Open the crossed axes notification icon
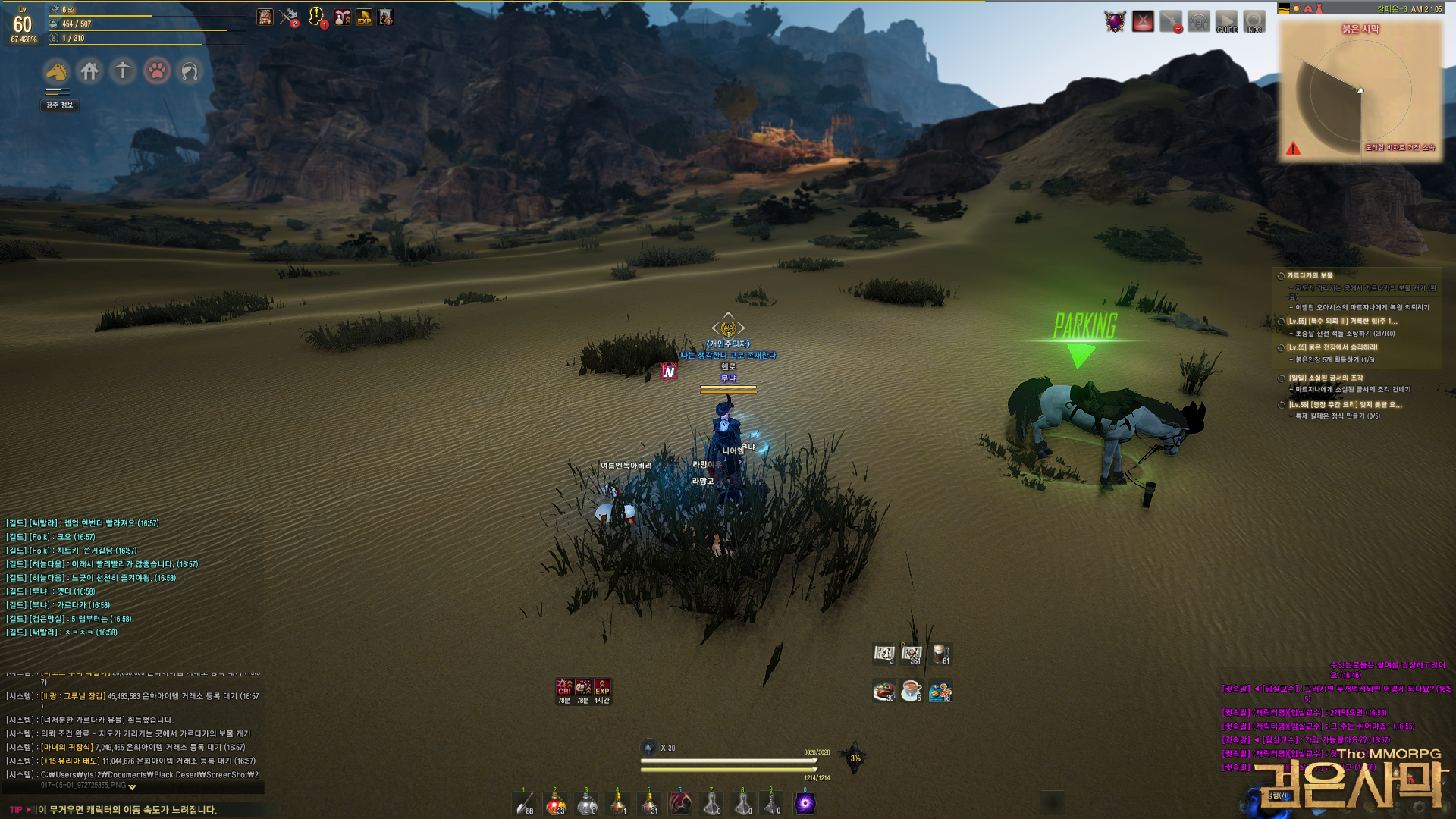 coord(288,17)
